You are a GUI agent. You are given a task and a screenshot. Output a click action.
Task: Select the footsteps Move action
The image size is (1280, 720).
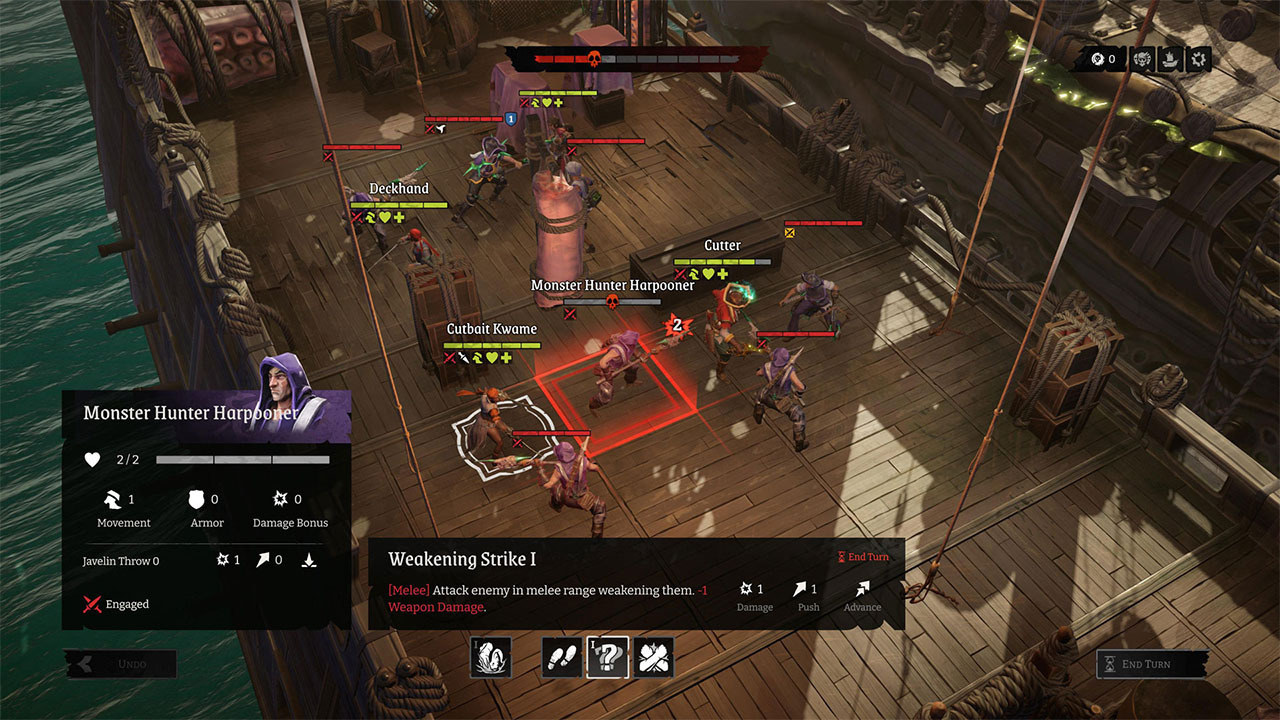pyautogui.click(x=560, y=657)
